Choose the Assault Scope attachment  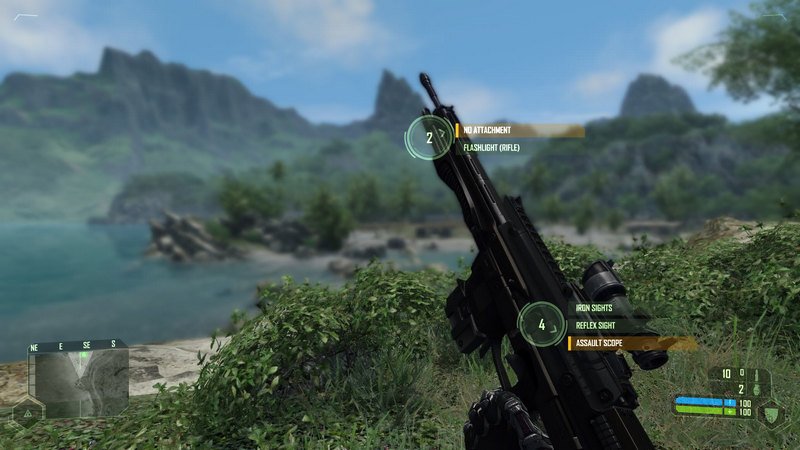click(x=602, y=343)
